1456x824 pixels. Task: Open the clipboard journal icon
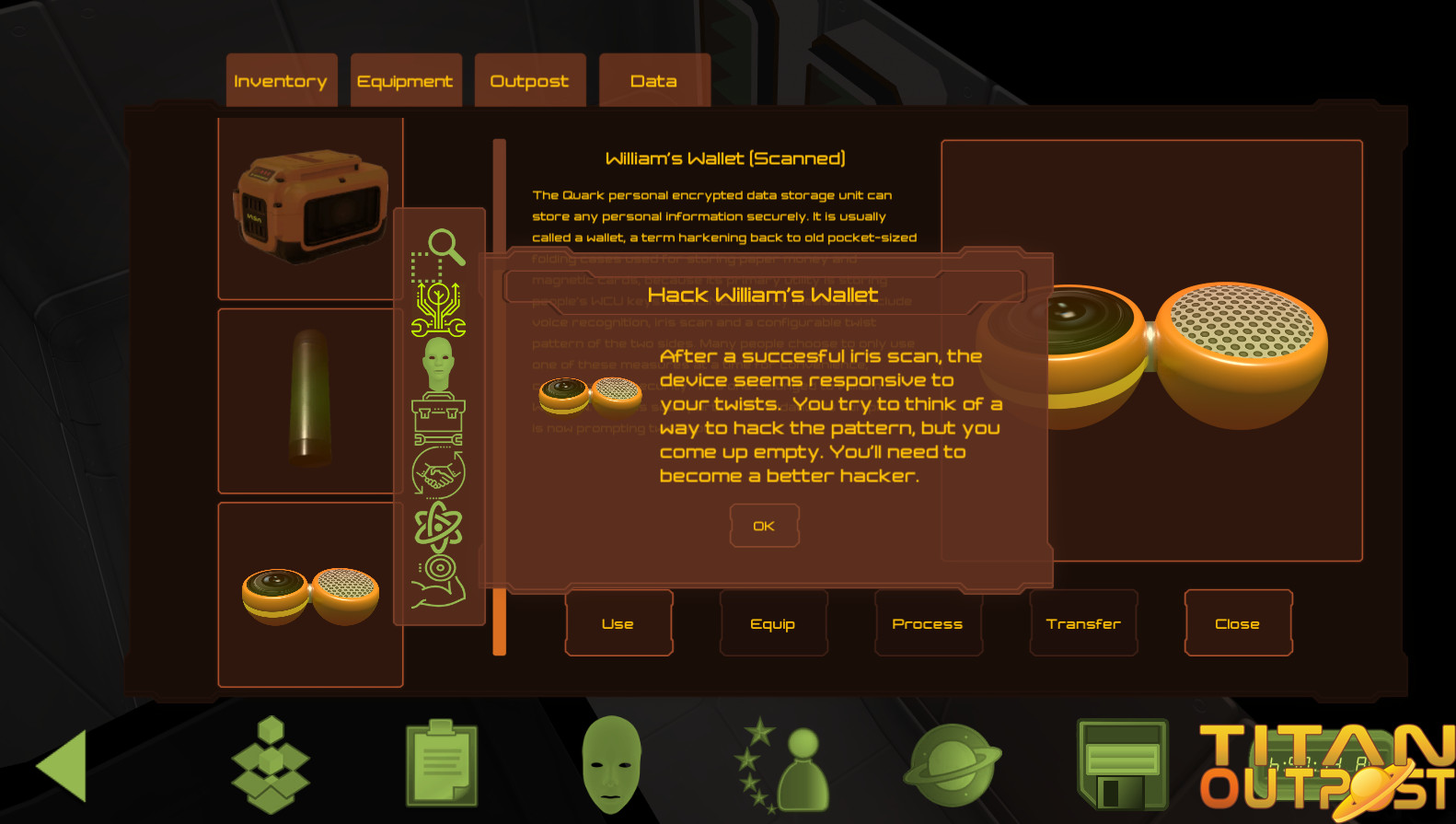(x=440, y=763)
